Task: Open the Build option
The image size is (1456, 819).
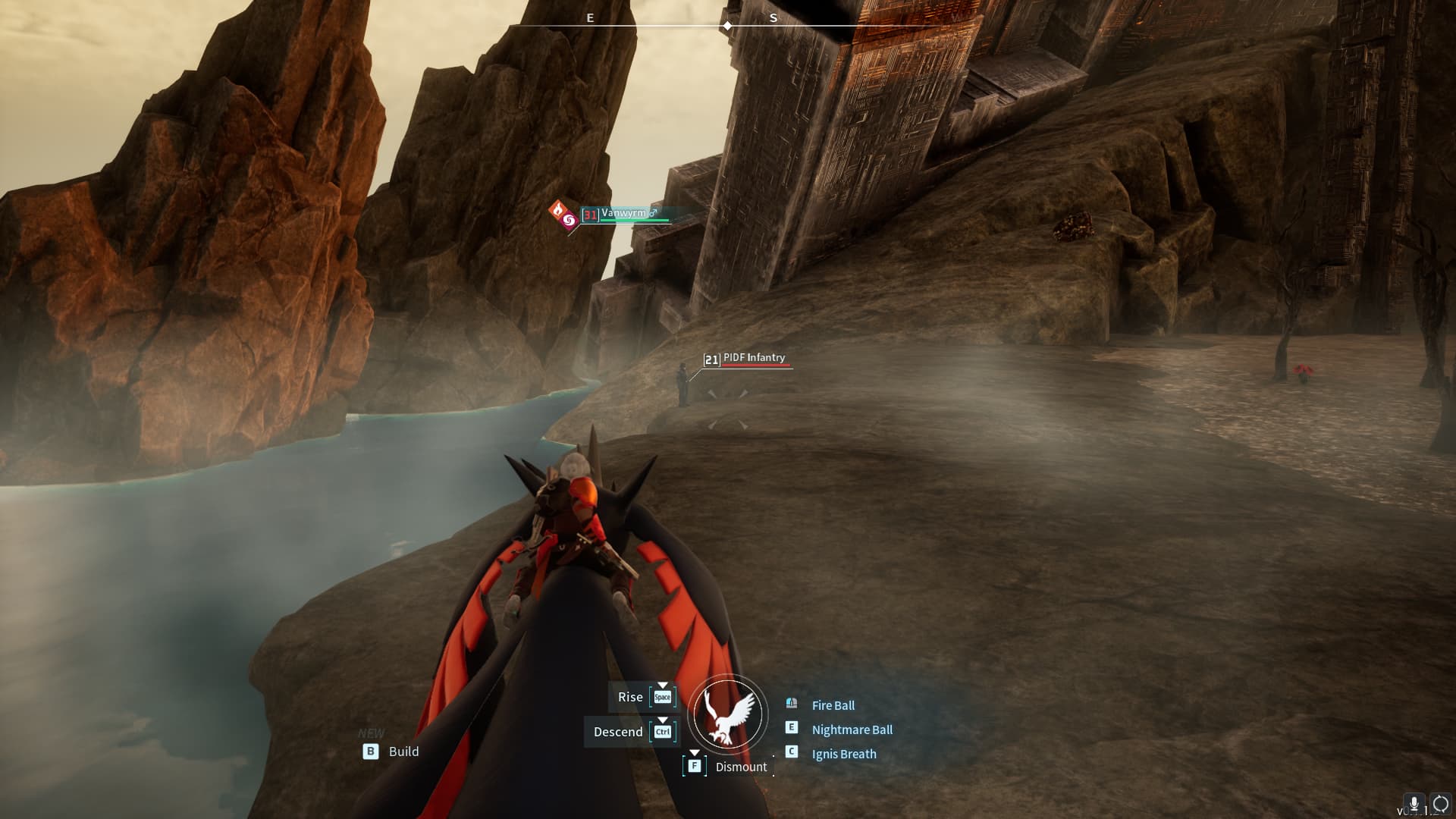Action: pos(403,752)
